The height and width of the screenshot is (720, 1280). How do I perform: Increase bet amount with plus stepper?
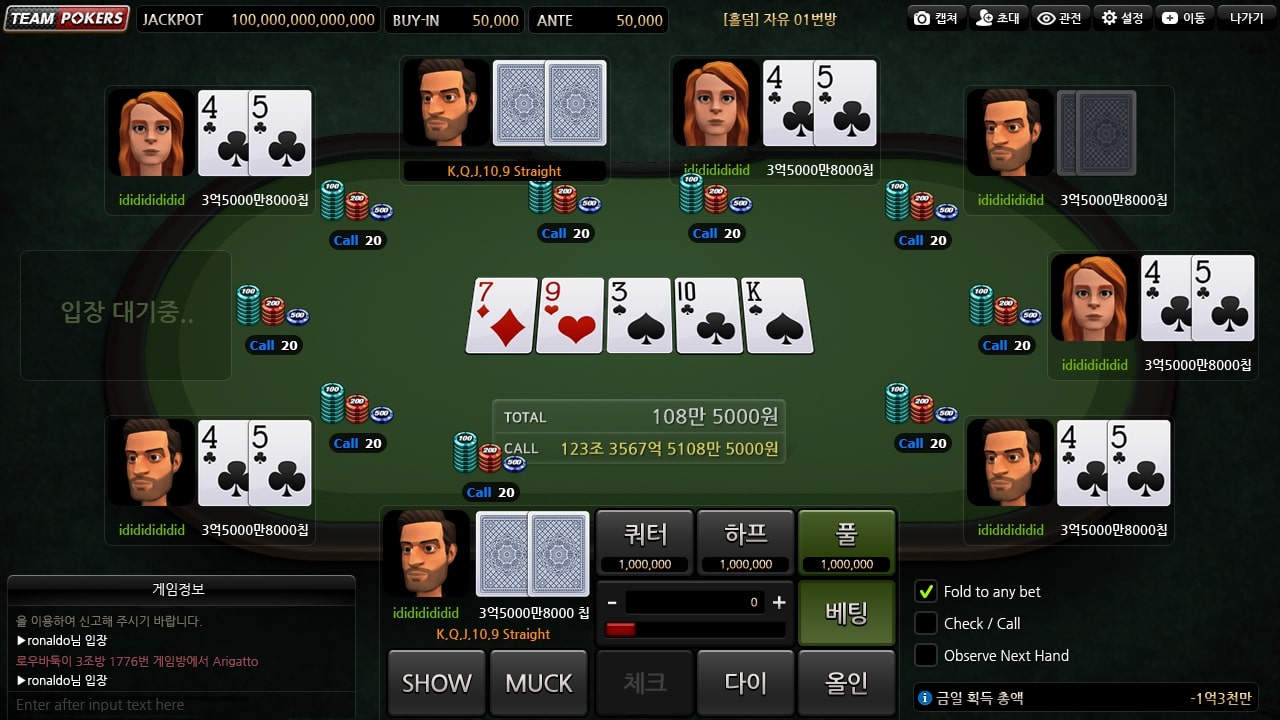point(779,602)
